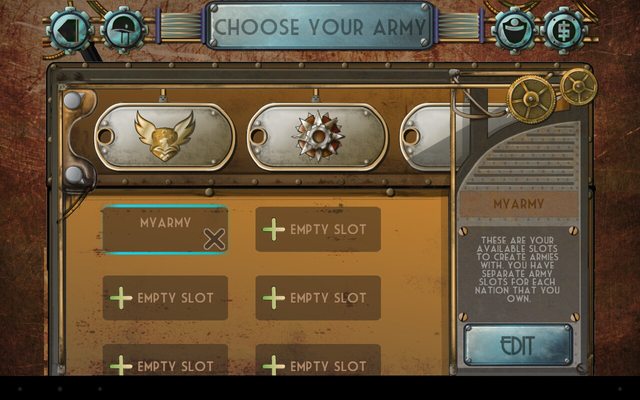Edit the selected army
The width and height of the screenshot is (640, 400).
pos(517,346)
